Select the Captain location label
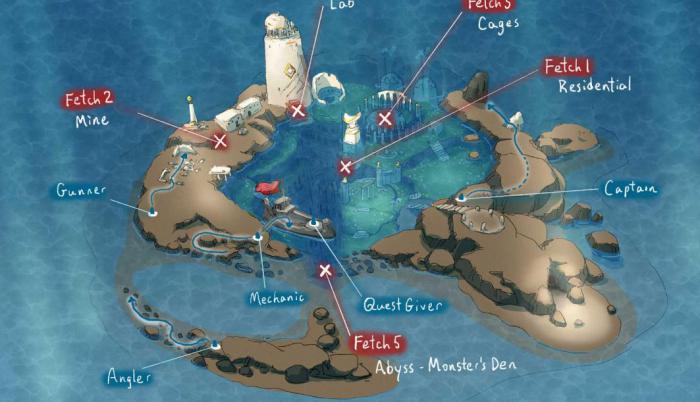Screen dimensions: 700x402 (630, 189)
